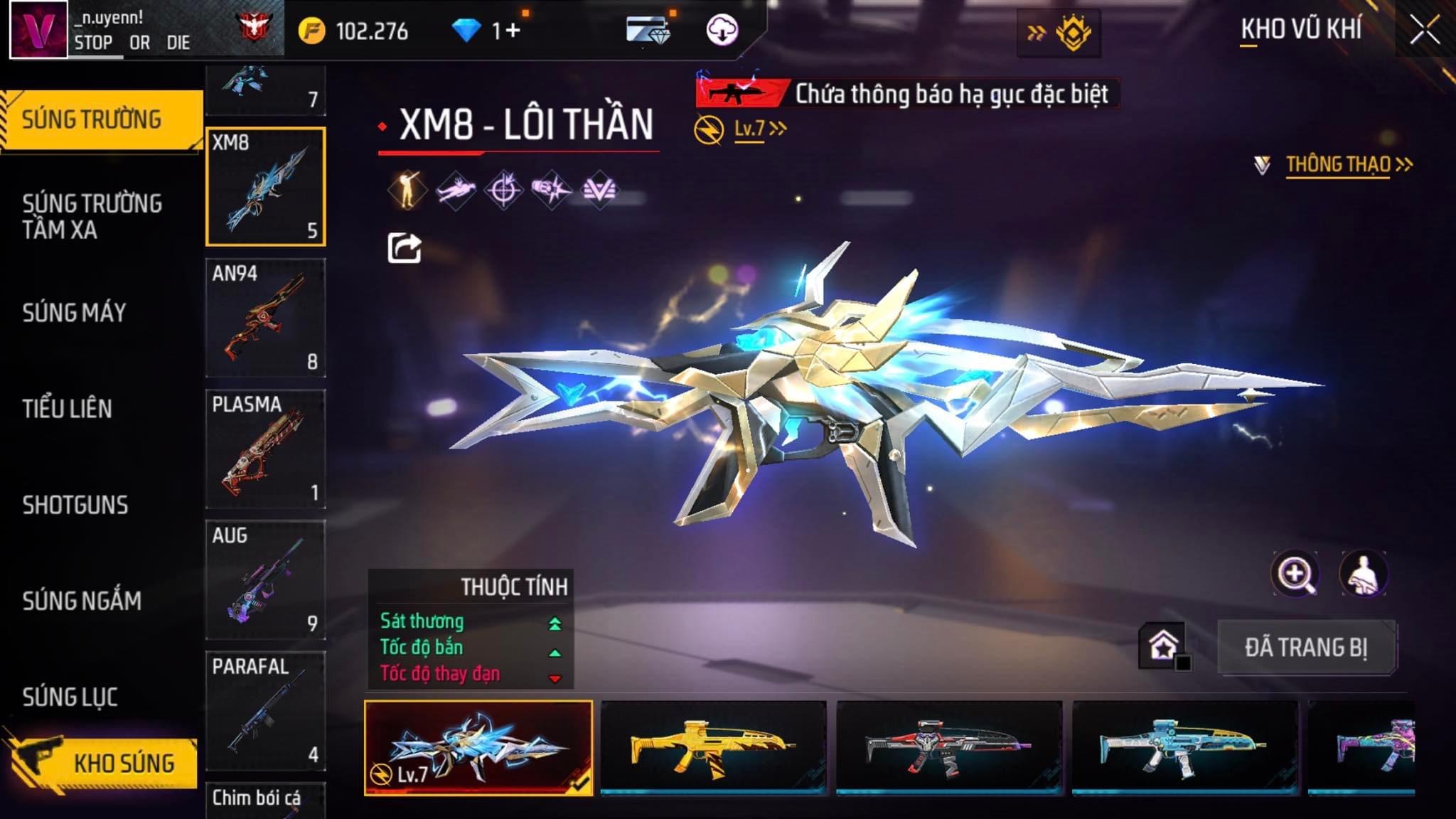This screenshot has width=1456, height=819.
Task: Open the Súng Máy weapon category
Action: [74, 312]
